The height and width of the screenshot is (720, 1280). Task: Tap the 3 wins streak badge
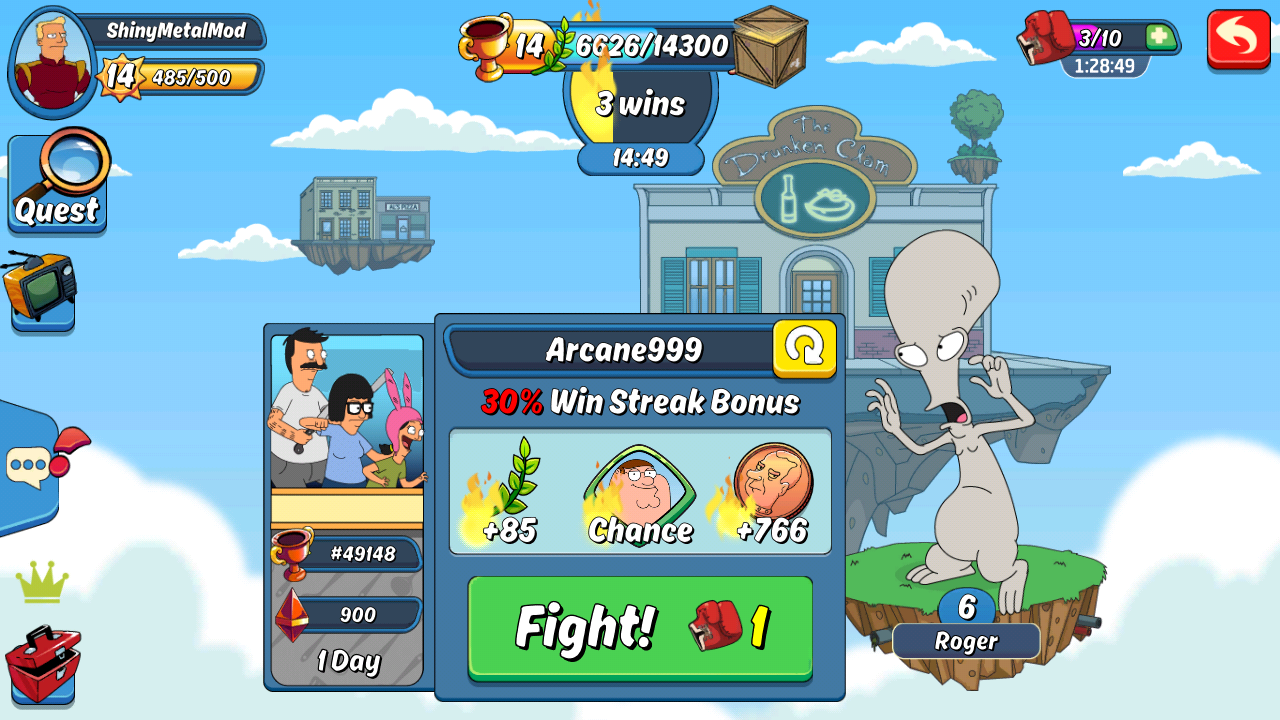[x=640, y=104]
